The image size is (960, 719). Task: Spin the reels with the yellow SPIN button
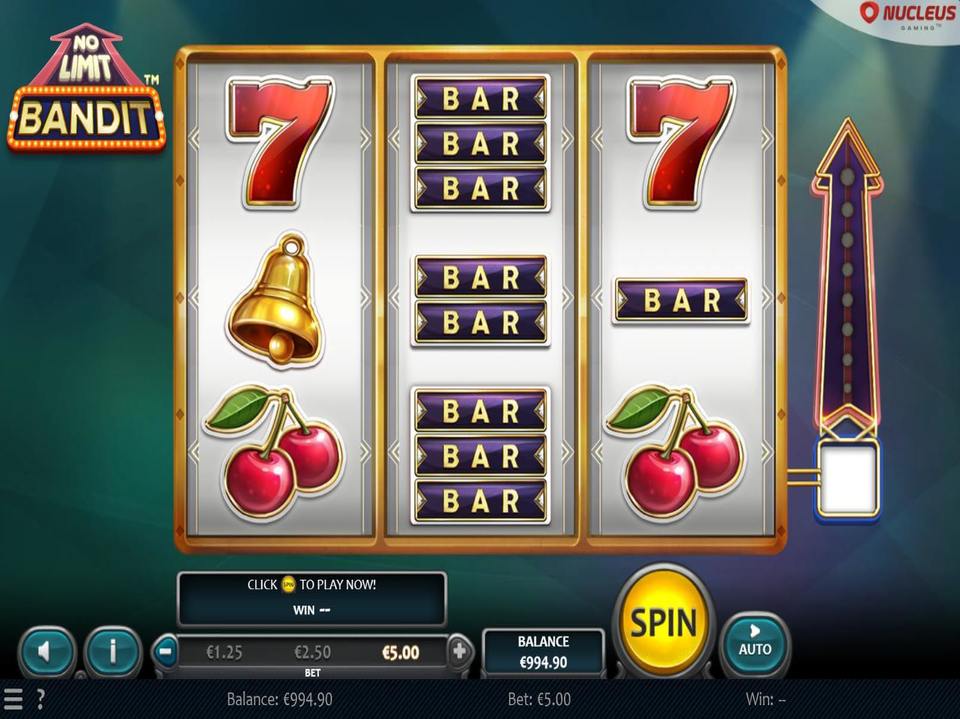pyautogui.click(x=662, y=623)
